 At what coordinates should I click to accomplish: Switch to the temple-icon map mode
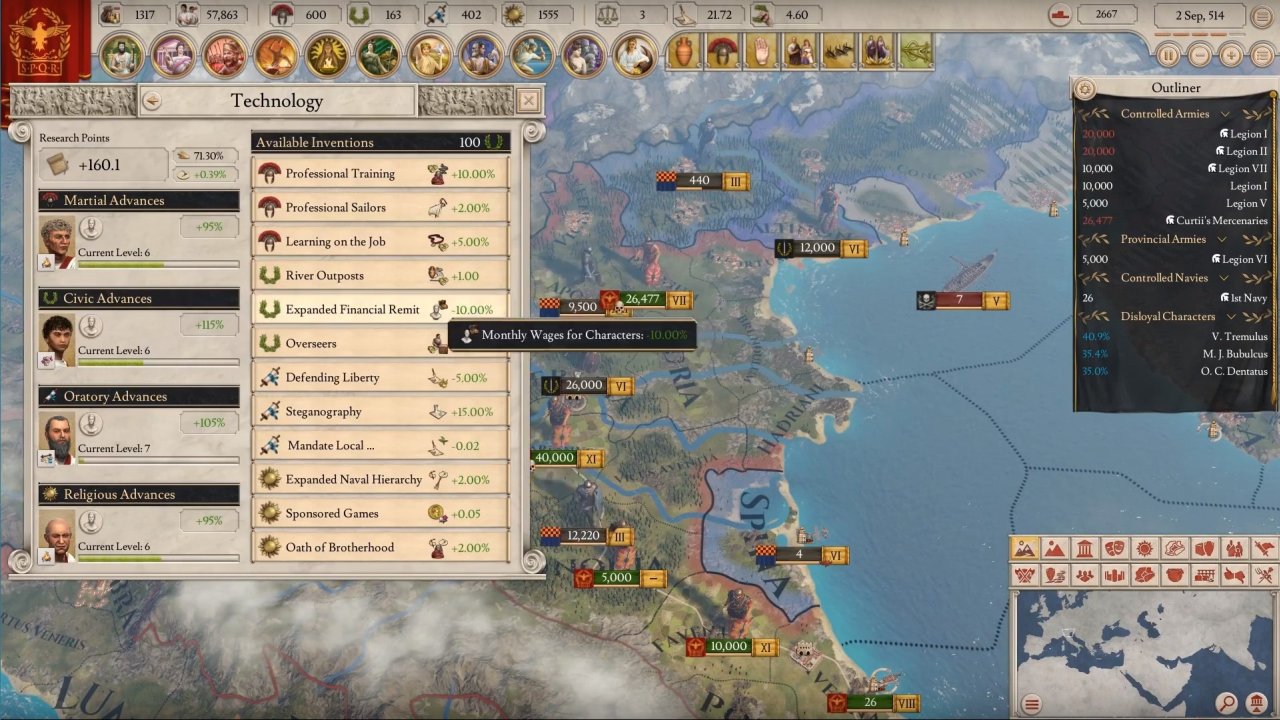(1085, 549)
